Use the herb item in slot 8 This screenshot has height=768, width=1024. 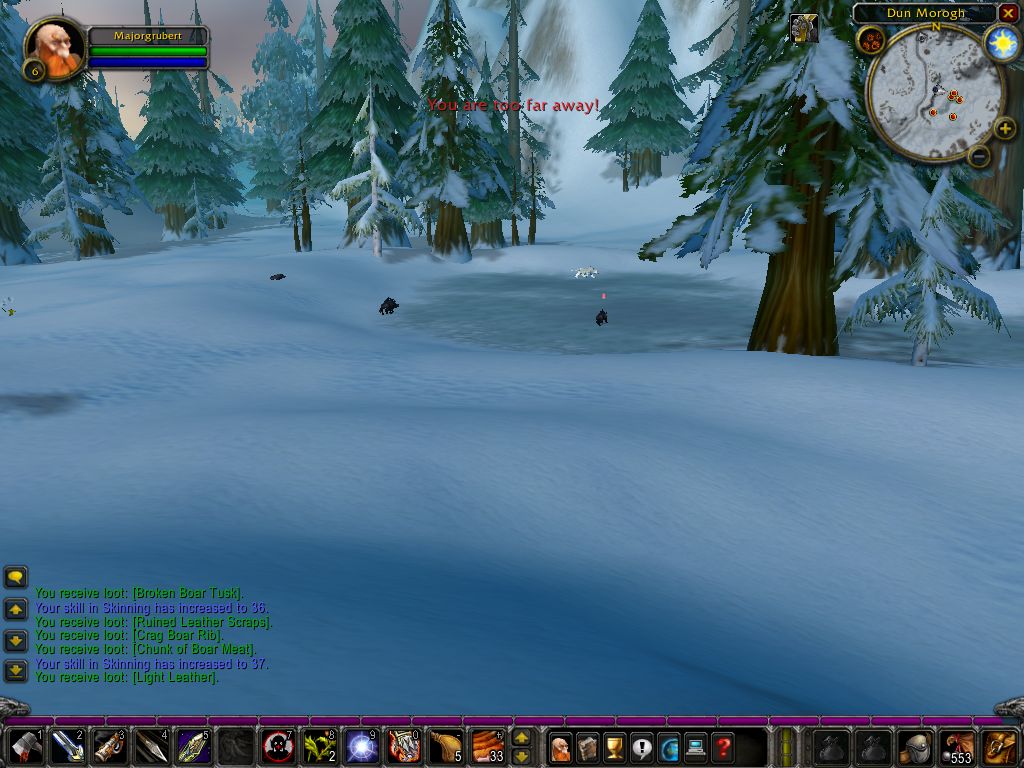click(320, 746)
